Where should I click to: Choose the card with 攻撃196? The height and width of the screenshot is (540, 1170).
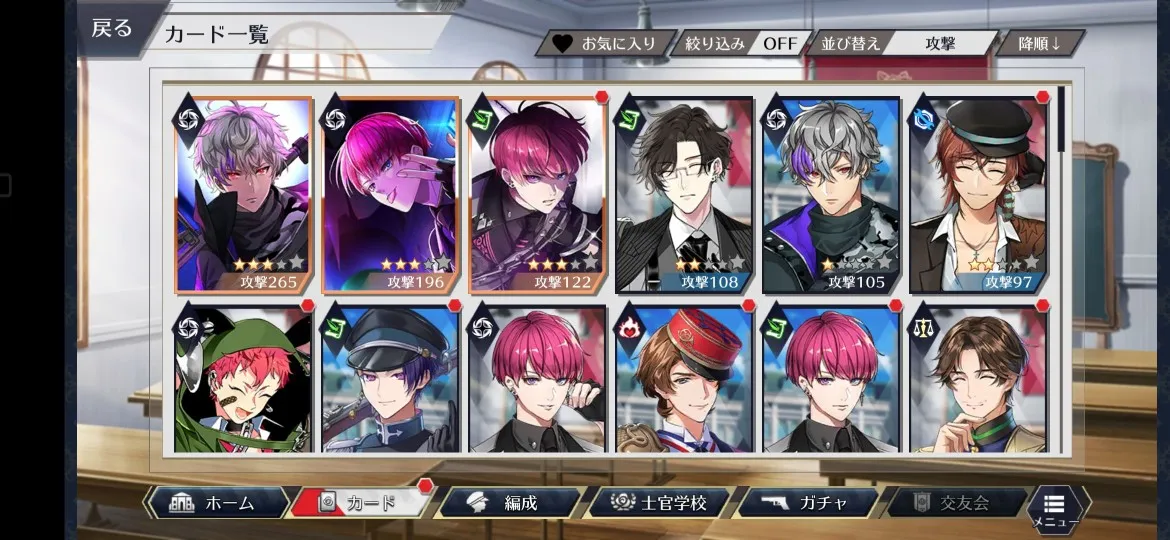(391, 195)
